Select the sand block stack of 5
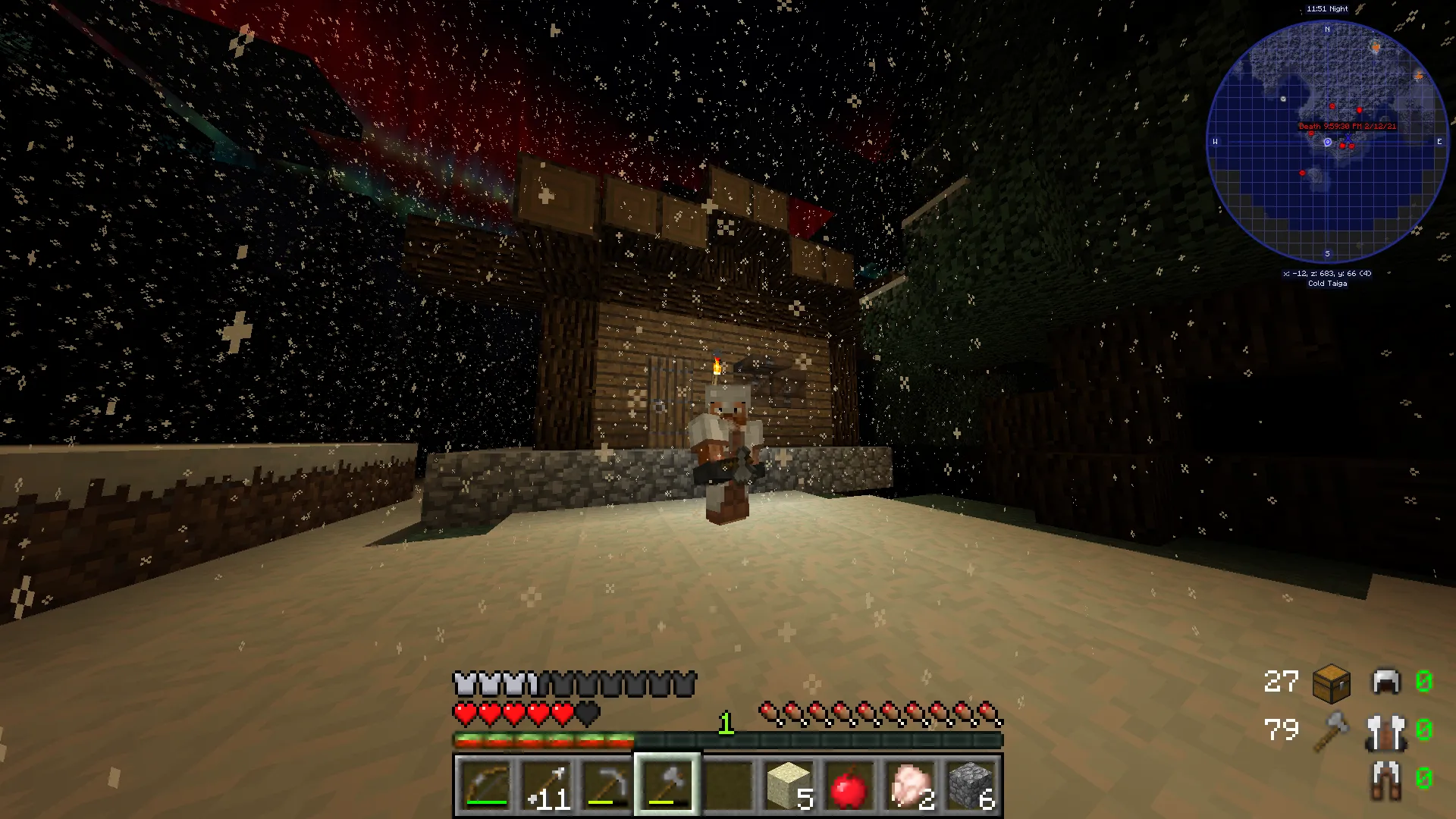The width and height of the screenshot is (1456, 819). pyautogui.click(x=788, y=785)
